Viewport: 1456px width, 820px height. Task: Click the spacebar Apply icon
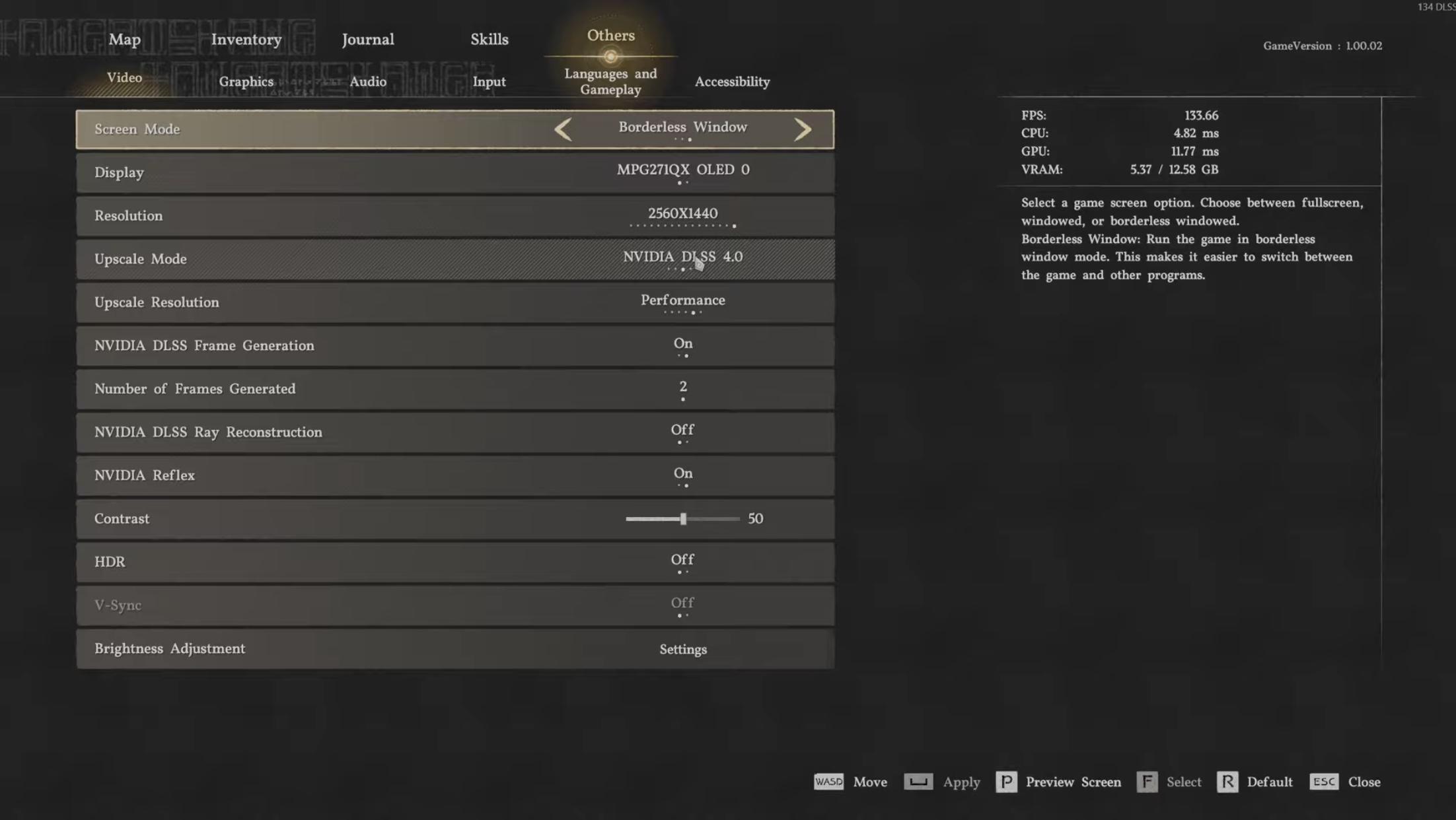click(x=918, y=782)
